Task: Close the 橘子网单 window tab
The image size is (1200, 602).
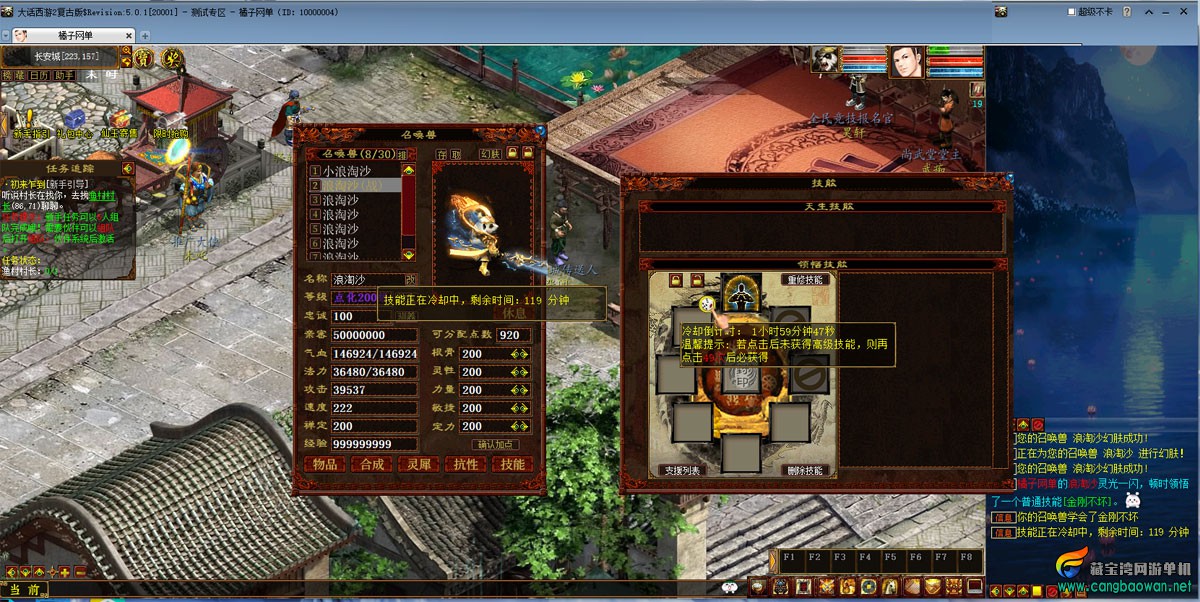Action: [128, 35]
